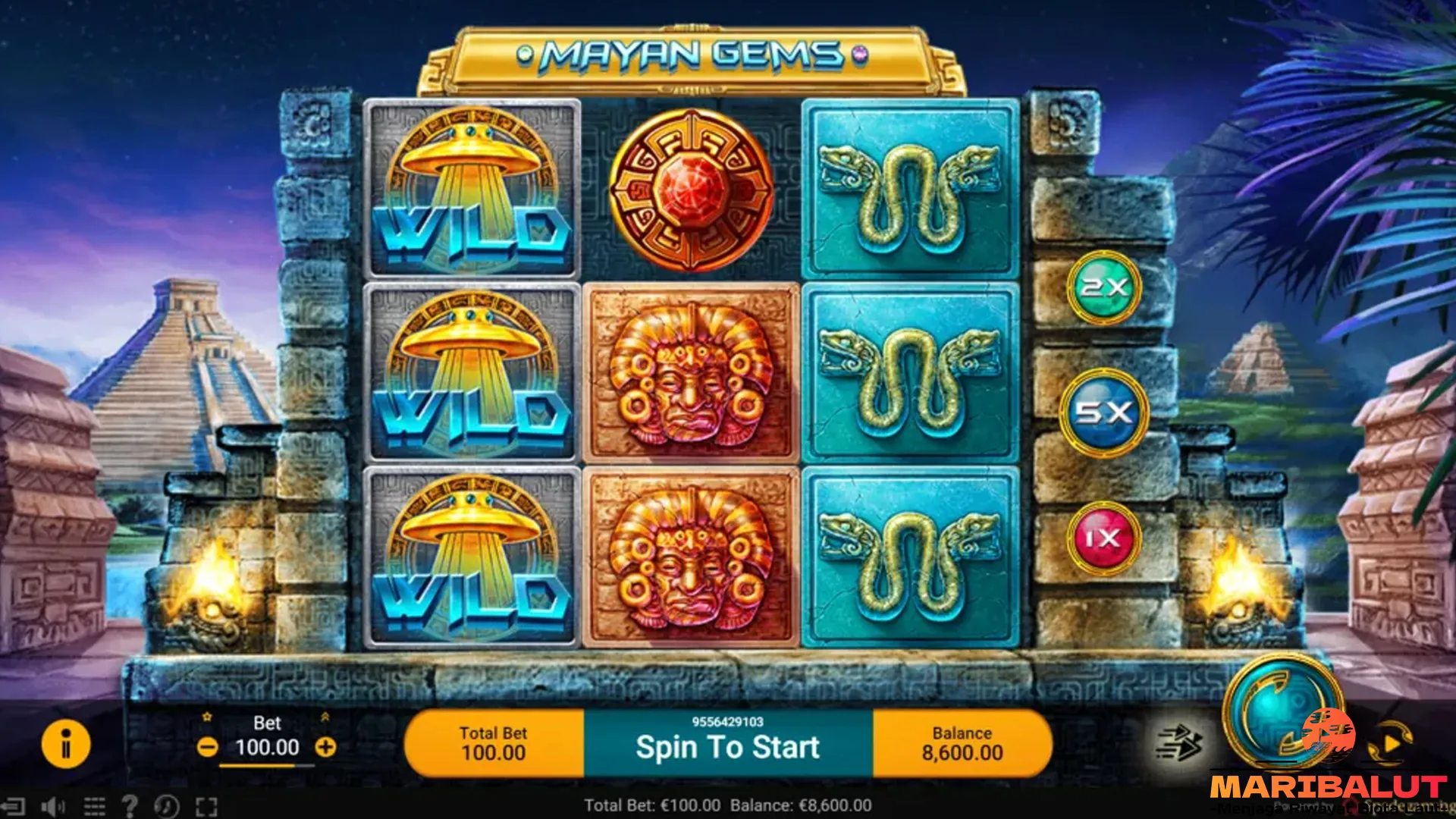Viewport: 1456px width, 819px height.
Task: Click the yellow info button
Action: (x=64, y=745)
